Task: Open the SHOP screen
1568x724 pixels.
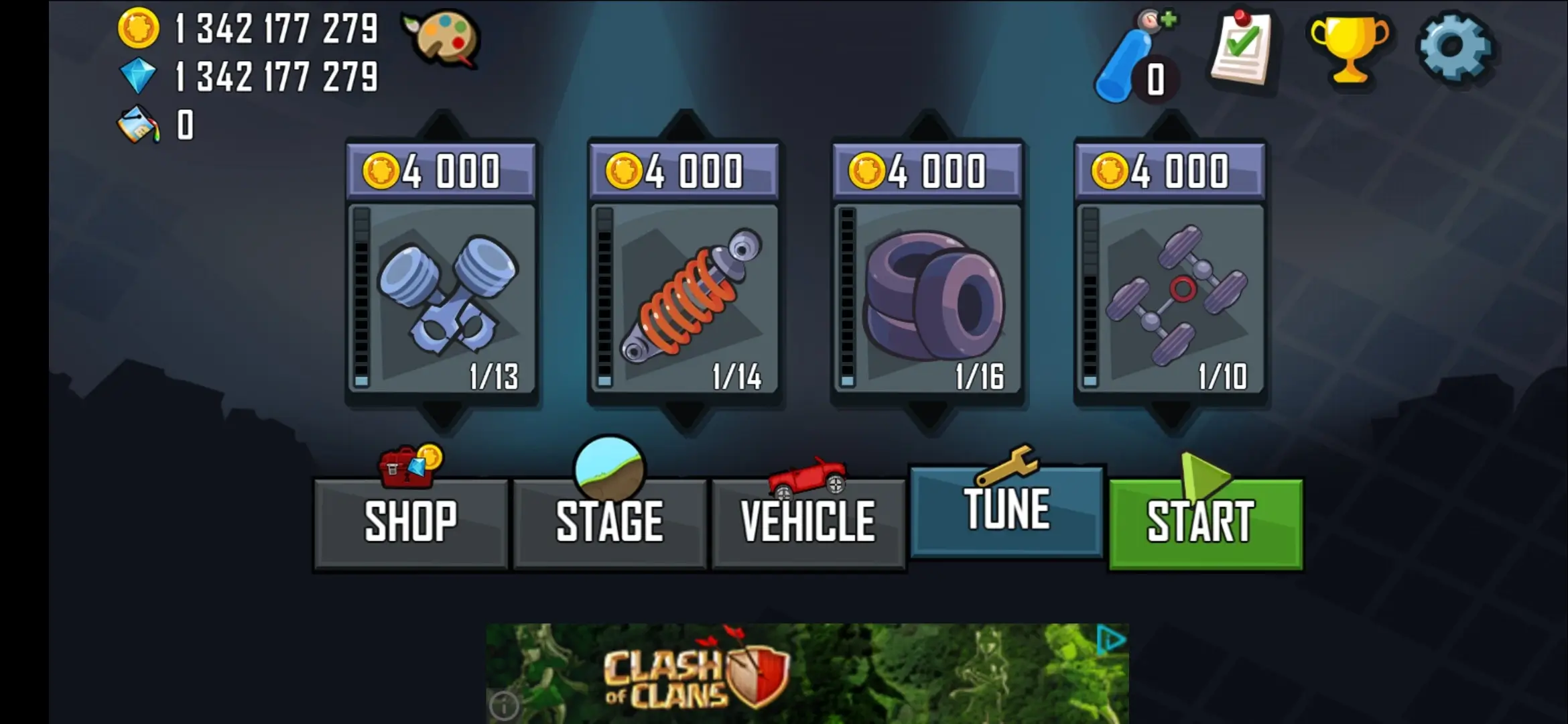Action: (x=410, y=520)
